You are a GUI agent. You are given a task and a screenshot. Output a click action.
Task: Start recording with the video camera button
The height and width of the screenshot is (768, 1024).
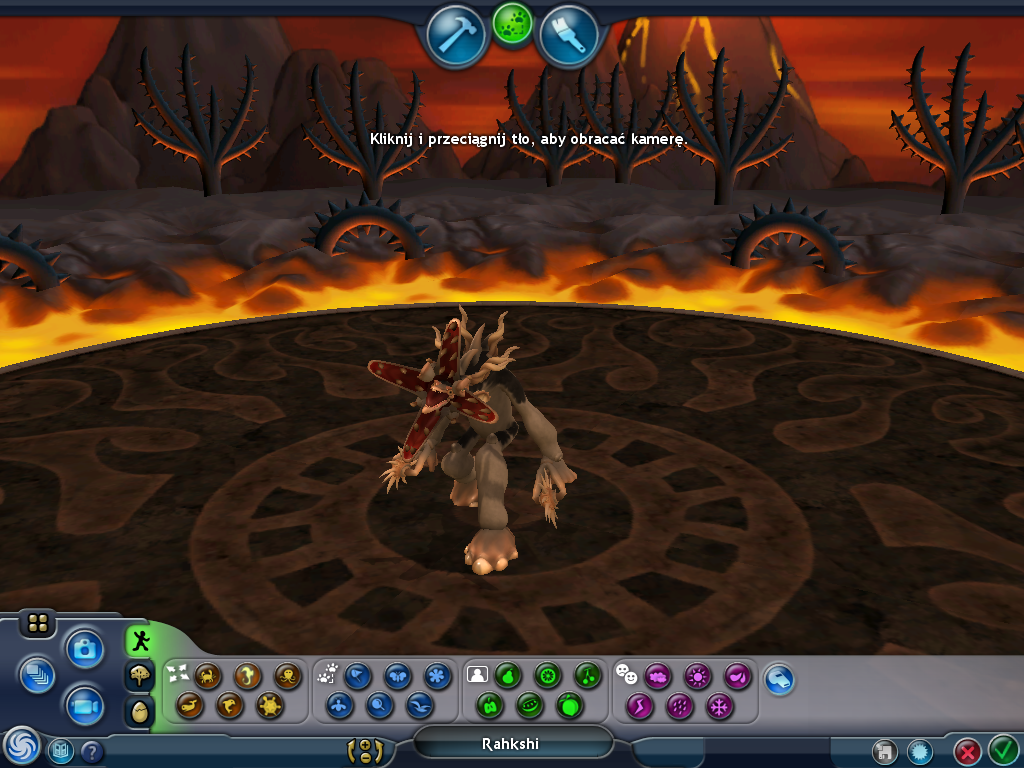[86, 706]
